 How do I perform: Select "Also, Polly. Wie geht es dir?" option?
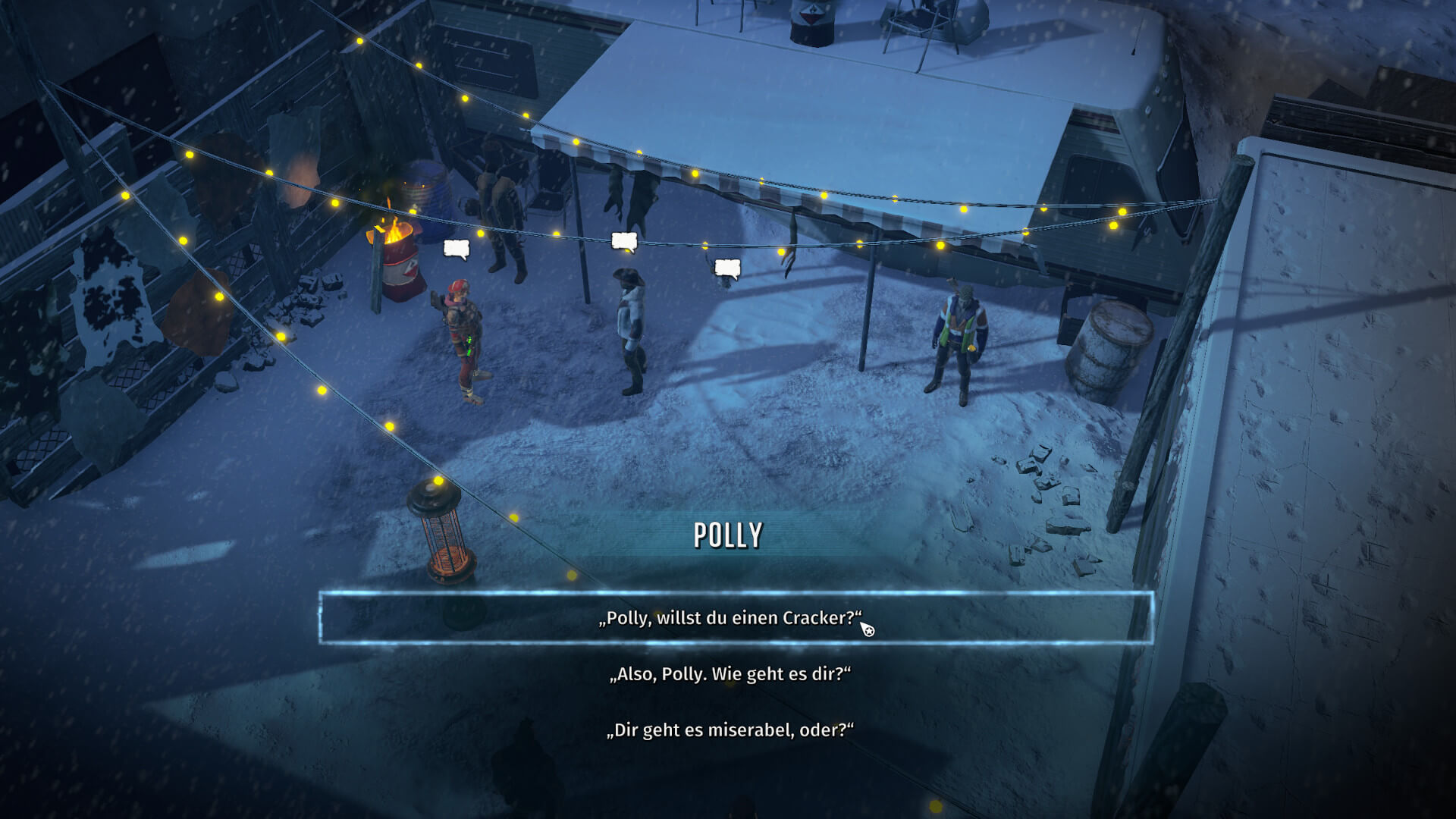coord(730,674)
